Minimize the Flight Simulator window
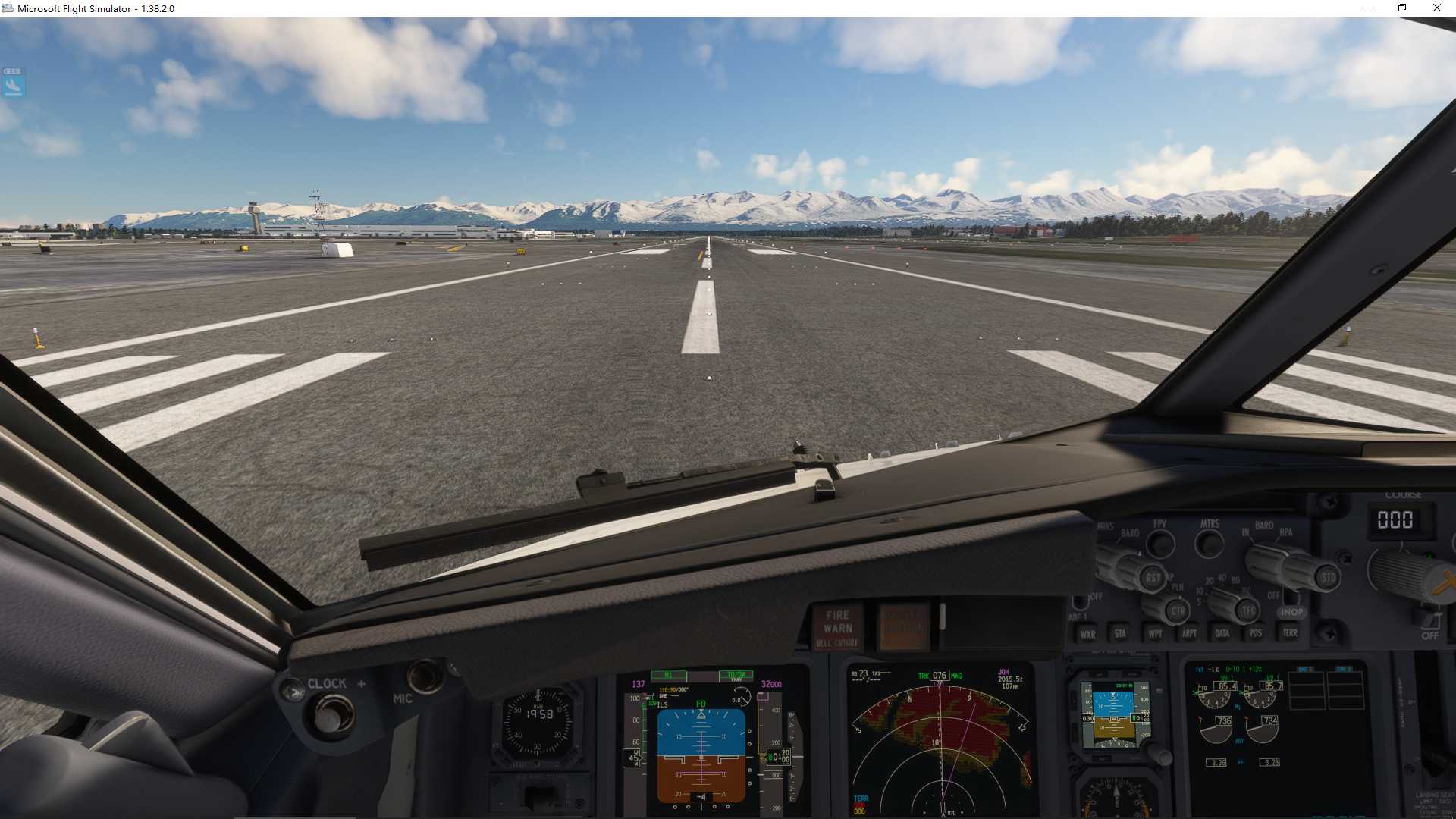Screen dimensions: 1456x819 [1368, 8]
